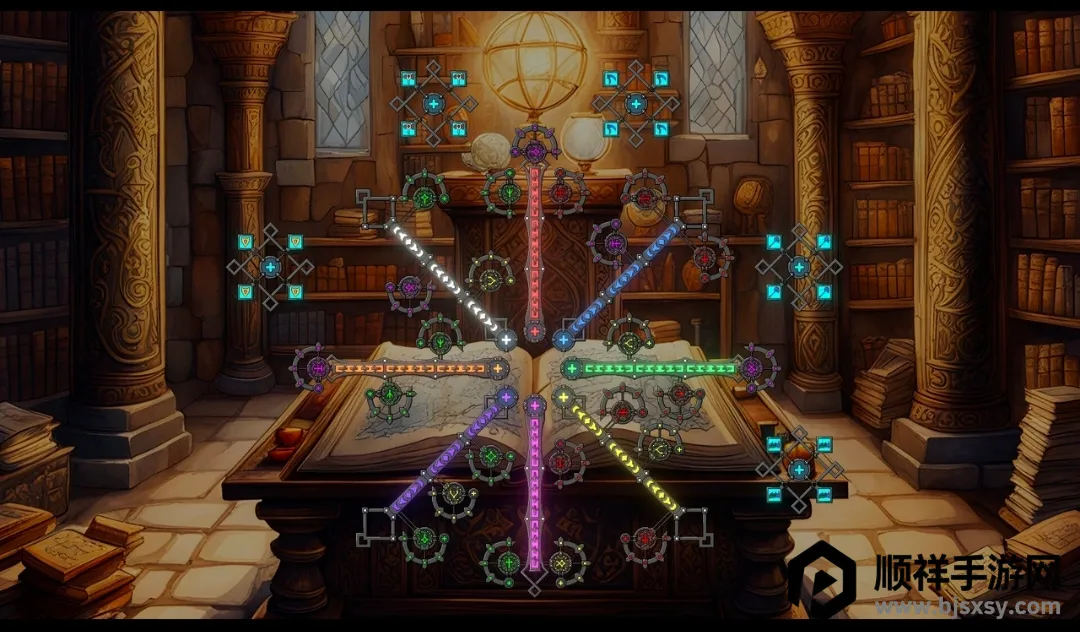Open the cyan plus node amid wave icons

coord(799,469)
